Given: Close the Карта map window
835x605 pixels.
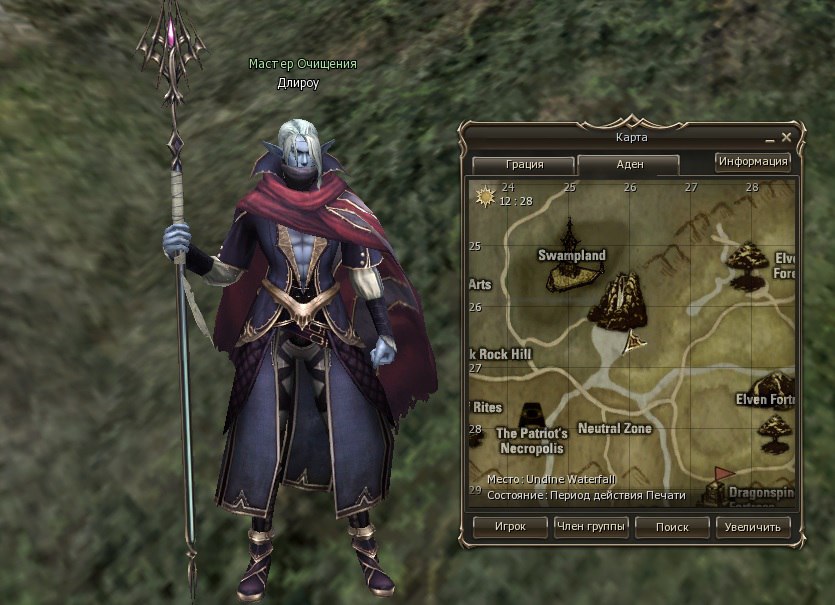Looking at the screenshot, I should click(x=787, y=137).
